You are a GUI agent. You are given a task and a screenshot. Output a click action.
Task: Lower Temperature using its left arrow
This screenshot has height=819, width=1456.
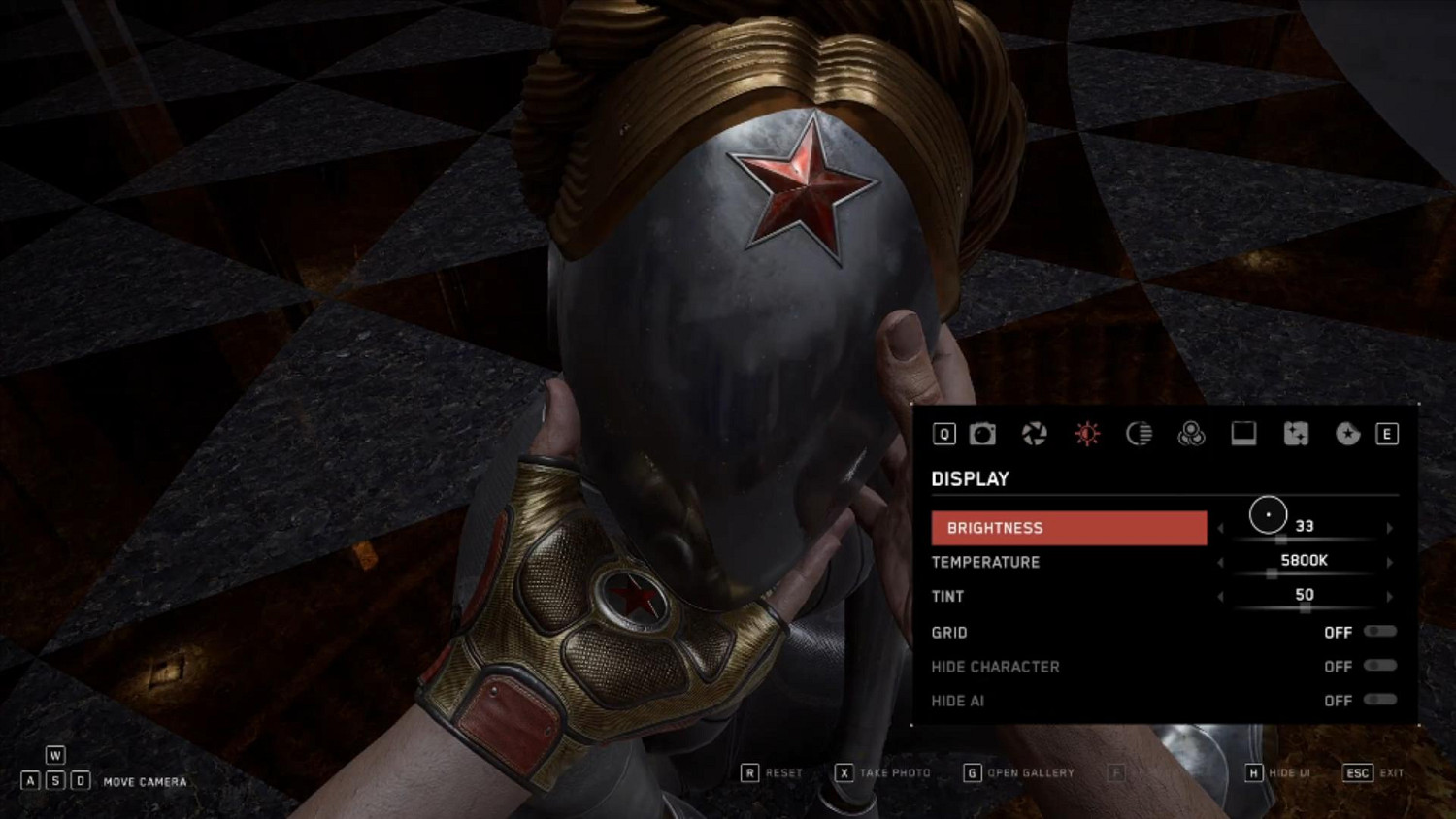1221,562
